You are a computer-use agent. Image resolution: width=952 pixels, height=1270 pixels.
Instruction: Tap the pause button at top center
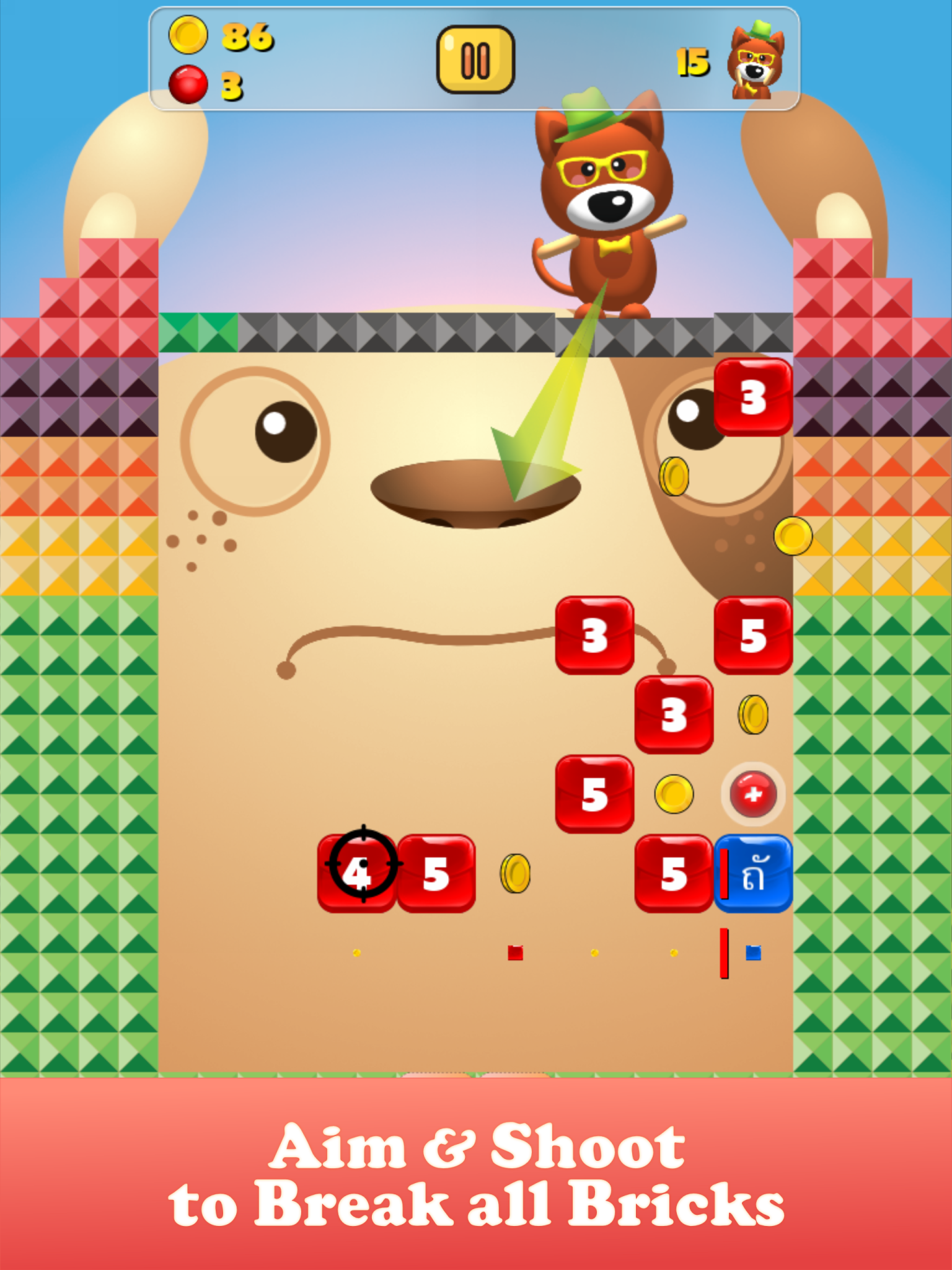[477, 59]
